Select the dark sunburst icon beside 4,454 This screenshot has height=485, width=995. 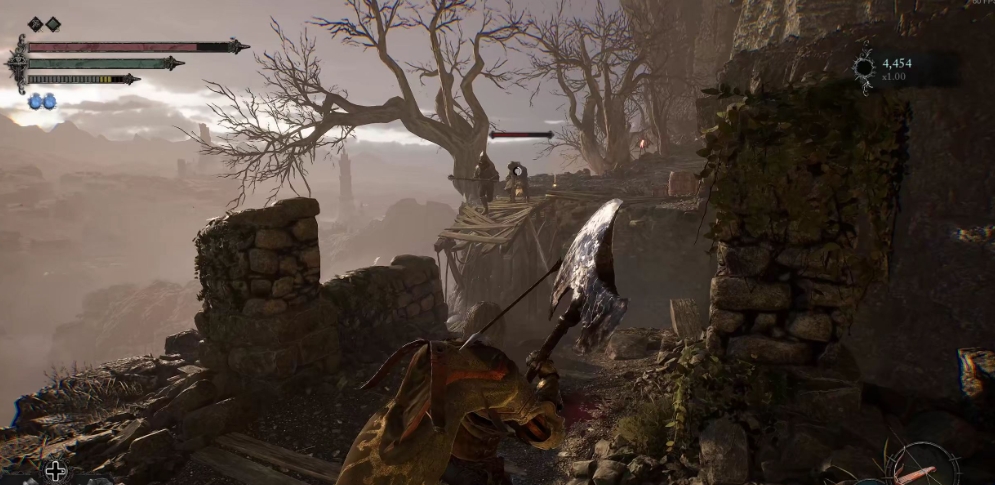tap(865, 68)
